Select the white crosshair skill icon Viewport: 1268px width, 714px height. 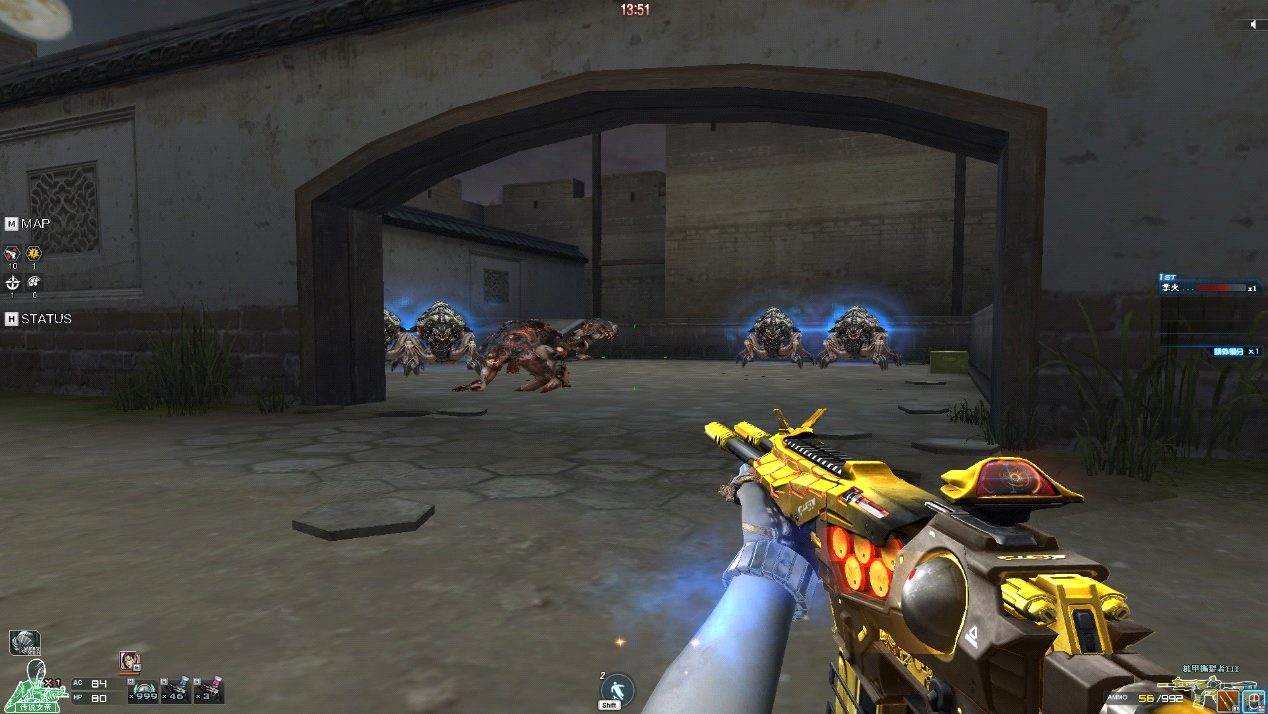[12, 282]
